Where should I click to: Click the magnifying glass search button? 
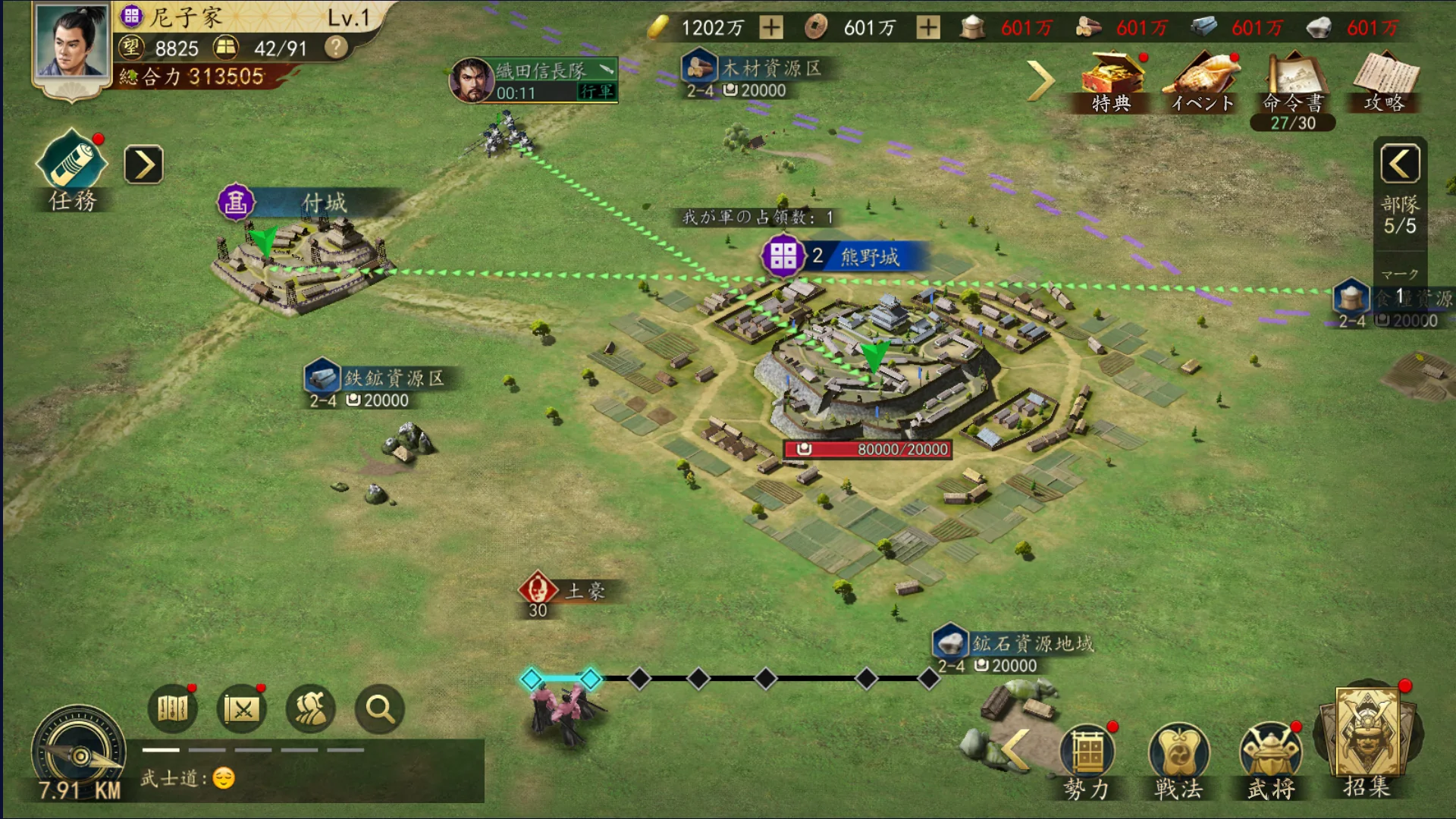click(x=379, y=709)
